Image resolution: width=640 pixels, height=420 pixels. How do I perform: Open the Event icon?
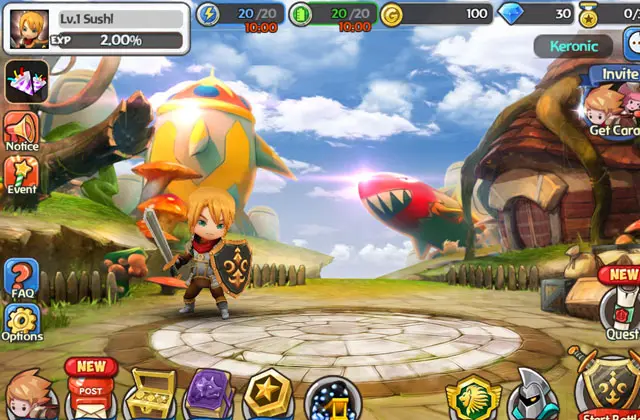21,176
